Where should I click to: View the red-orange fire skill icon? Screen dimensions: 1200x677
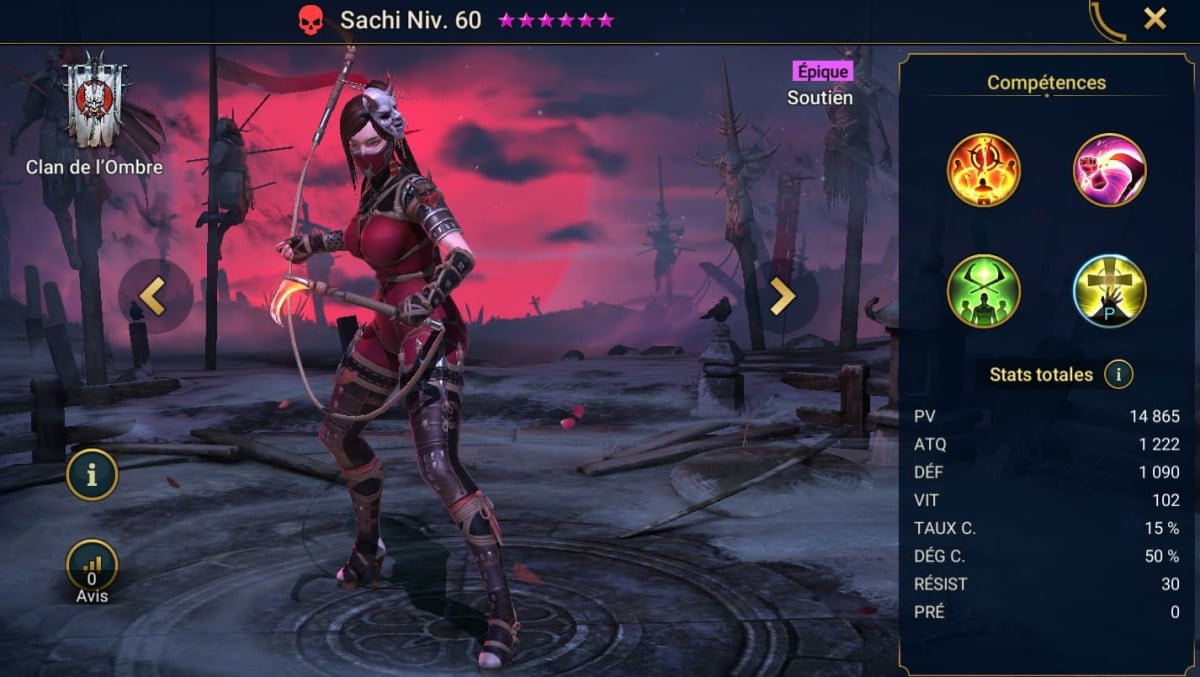984,170
